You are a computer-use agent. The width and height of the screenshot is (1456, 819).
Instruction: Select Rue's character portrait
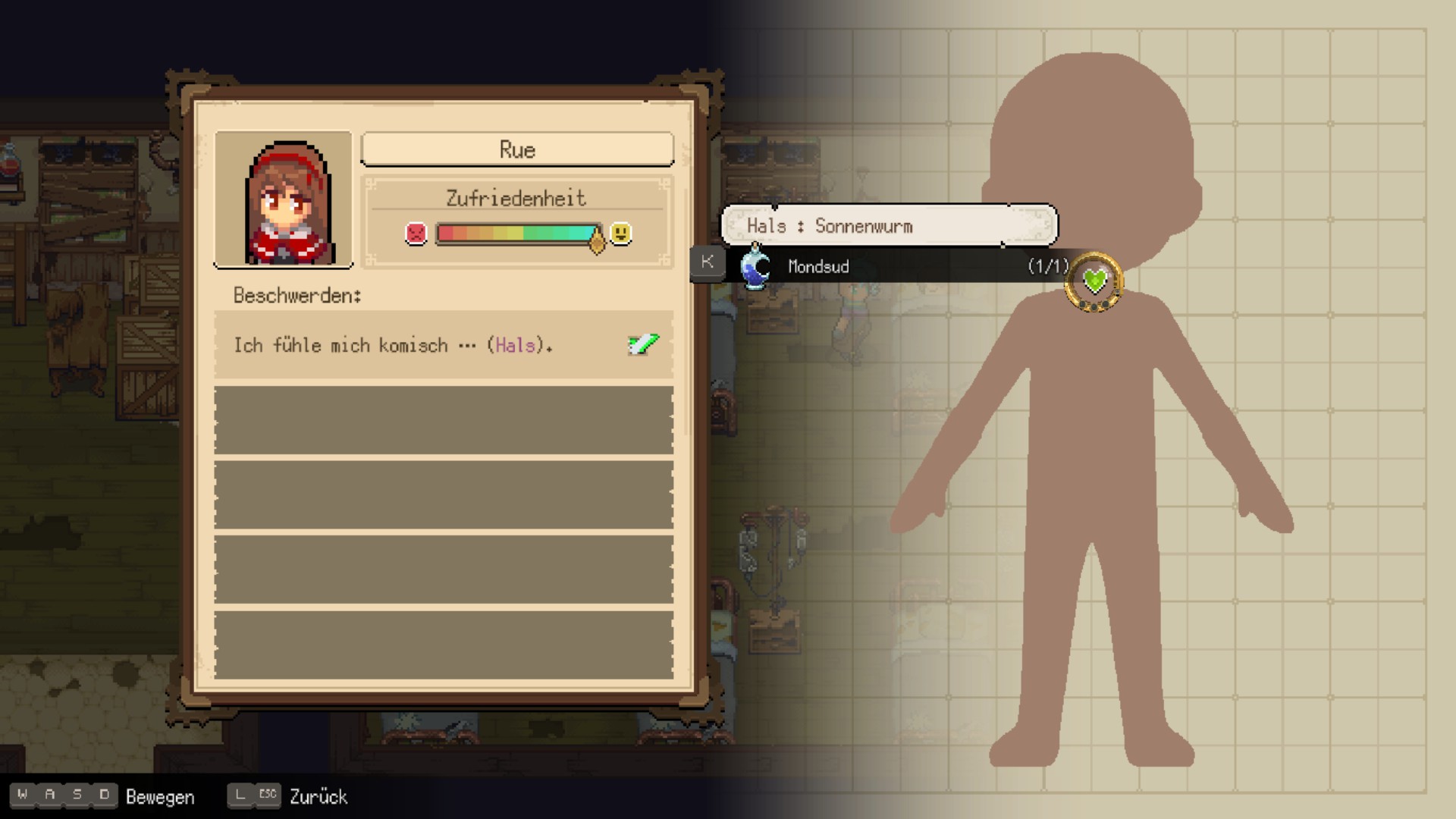click(284, 199)
